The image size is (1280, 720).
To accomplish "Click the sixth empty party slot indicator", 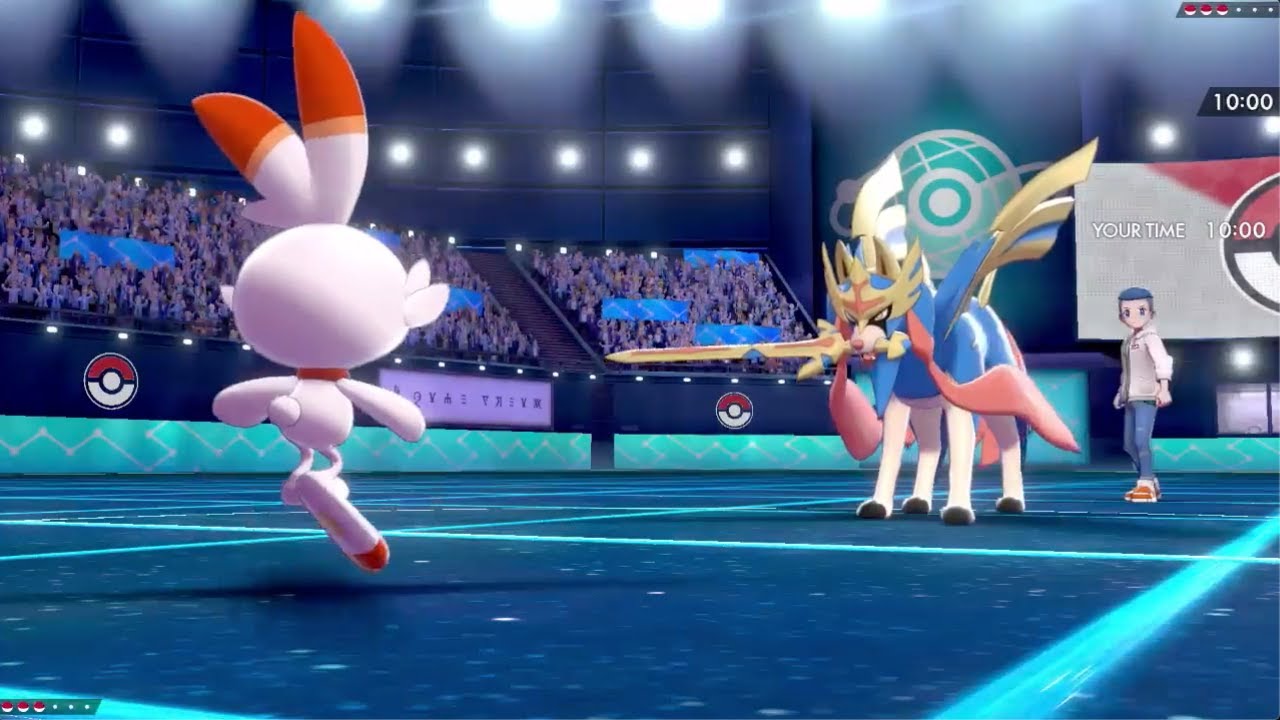I will pyautogui.click(x=87, y=707).
